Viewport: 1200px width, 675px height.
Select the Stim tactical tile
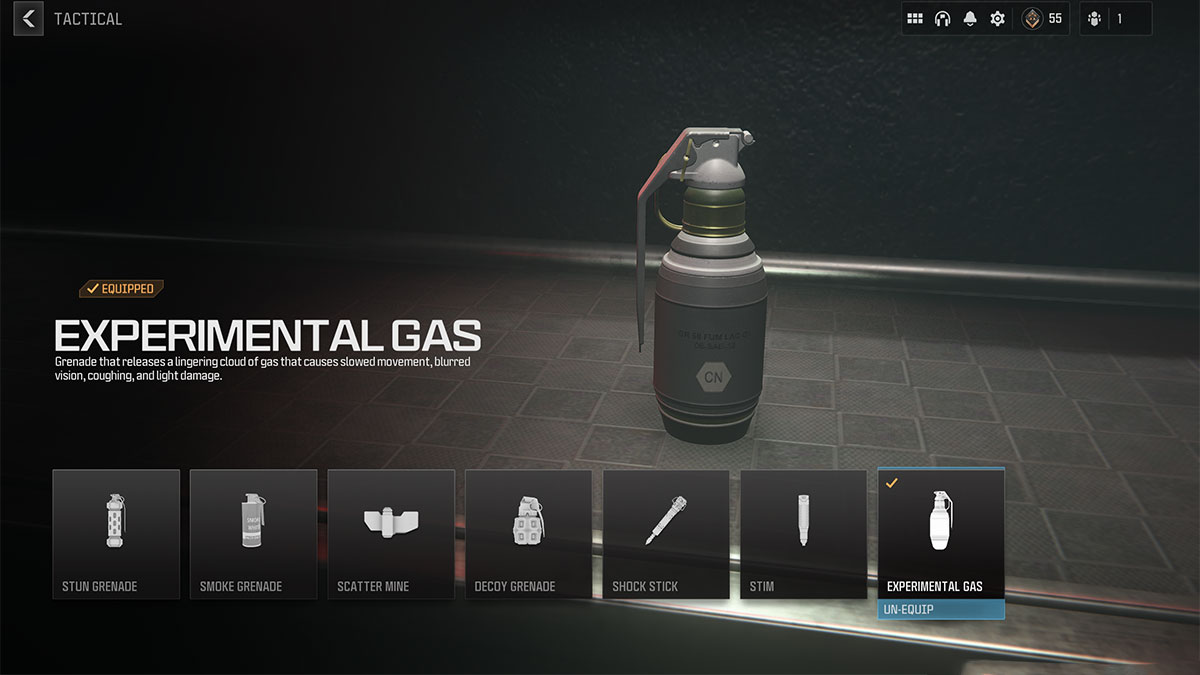pos(803,534)
